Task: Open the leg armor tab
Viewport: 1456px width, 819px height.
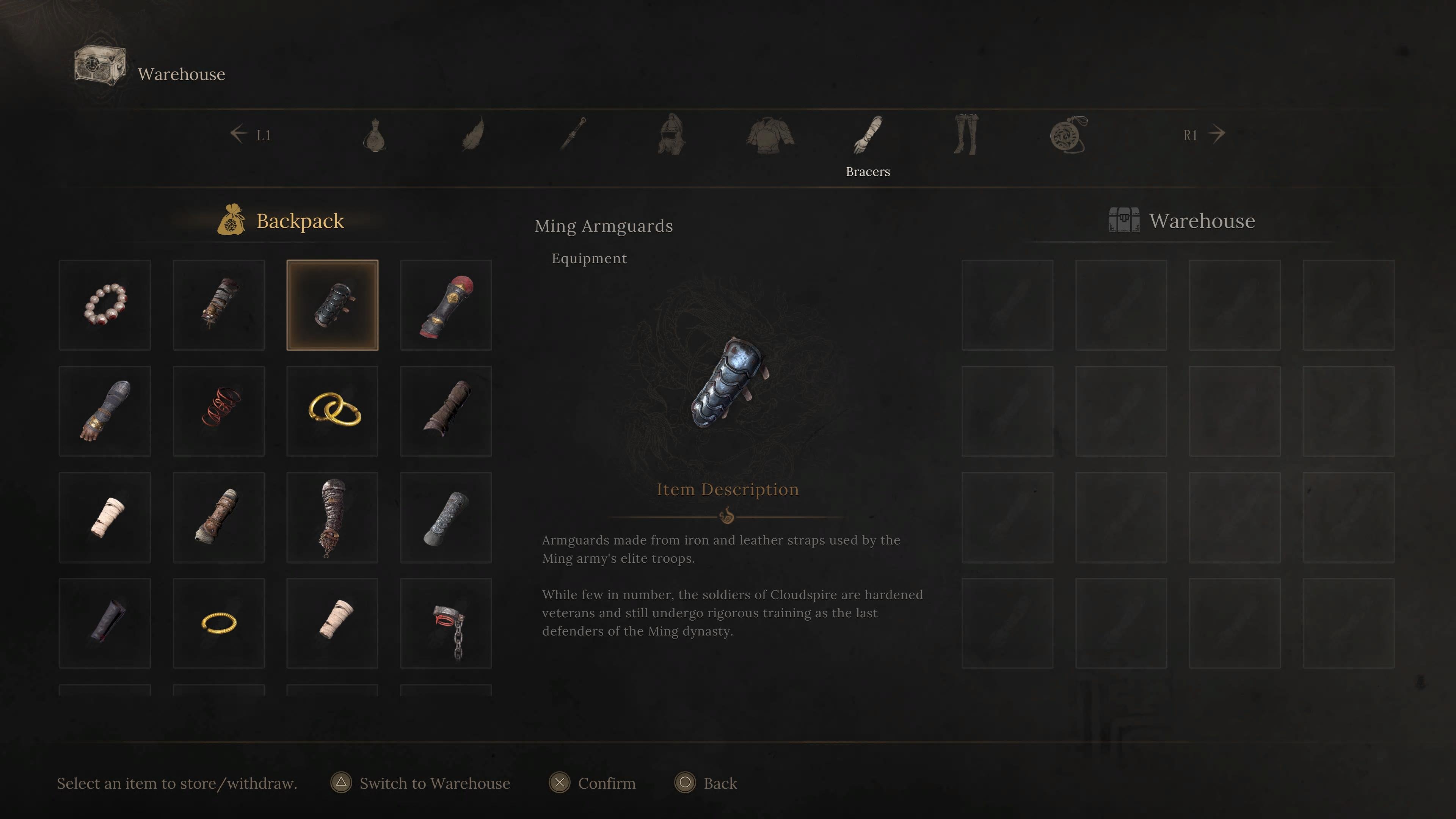Action: click(x=966, y=135)
